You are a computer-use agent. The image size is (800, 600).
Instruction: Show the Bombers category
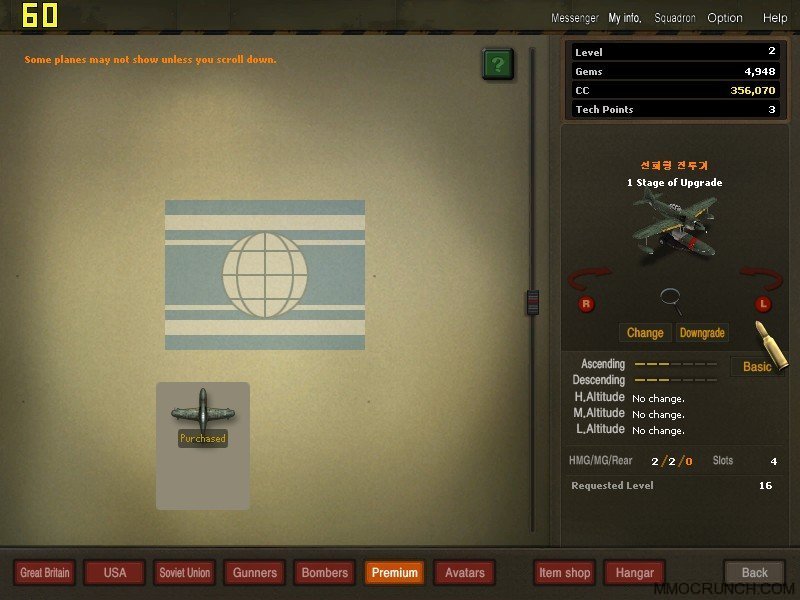pyautogui.click(x=325, y=573)
